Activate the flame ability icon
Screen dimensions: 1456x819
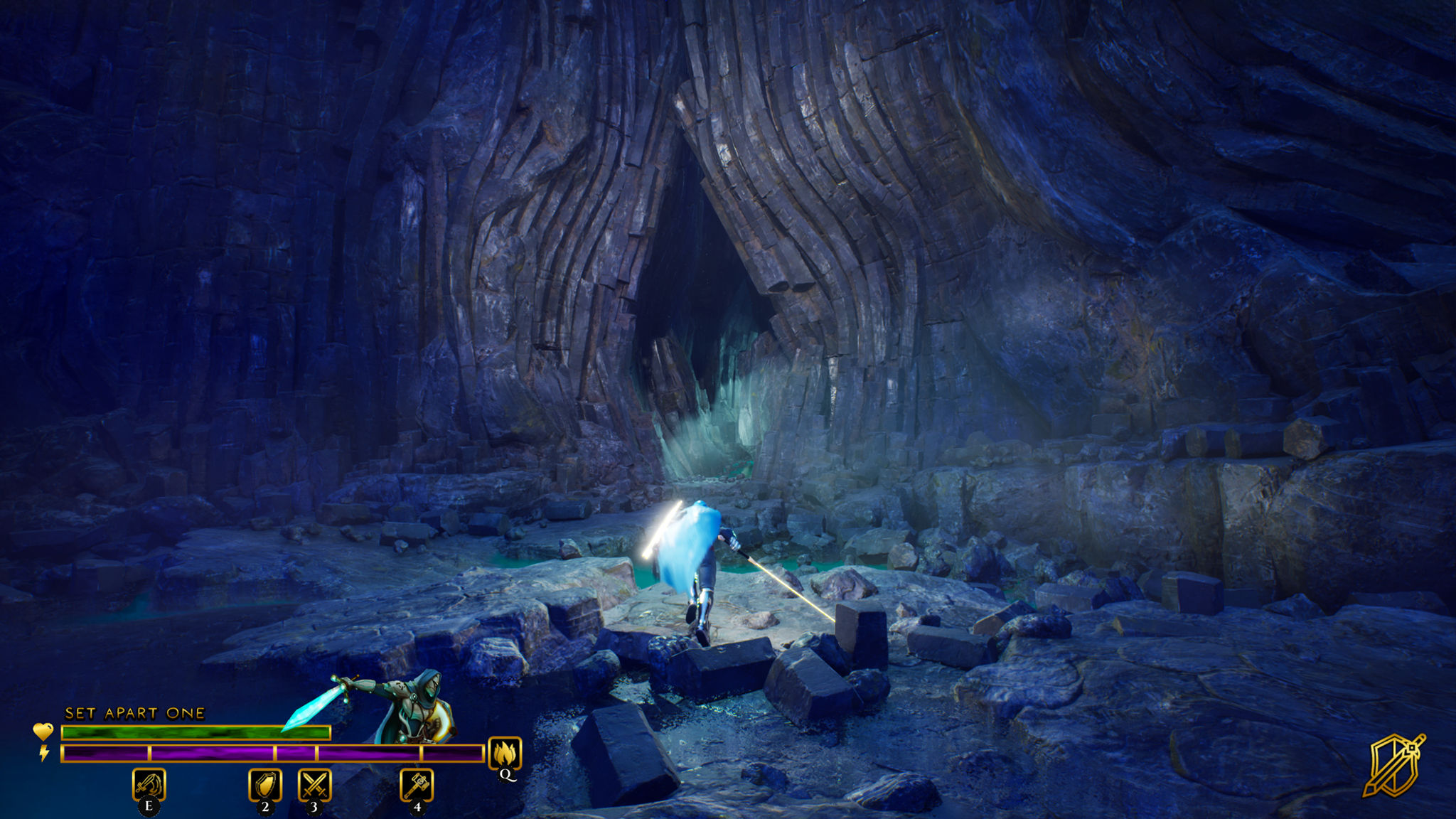[x=505, y=753]
